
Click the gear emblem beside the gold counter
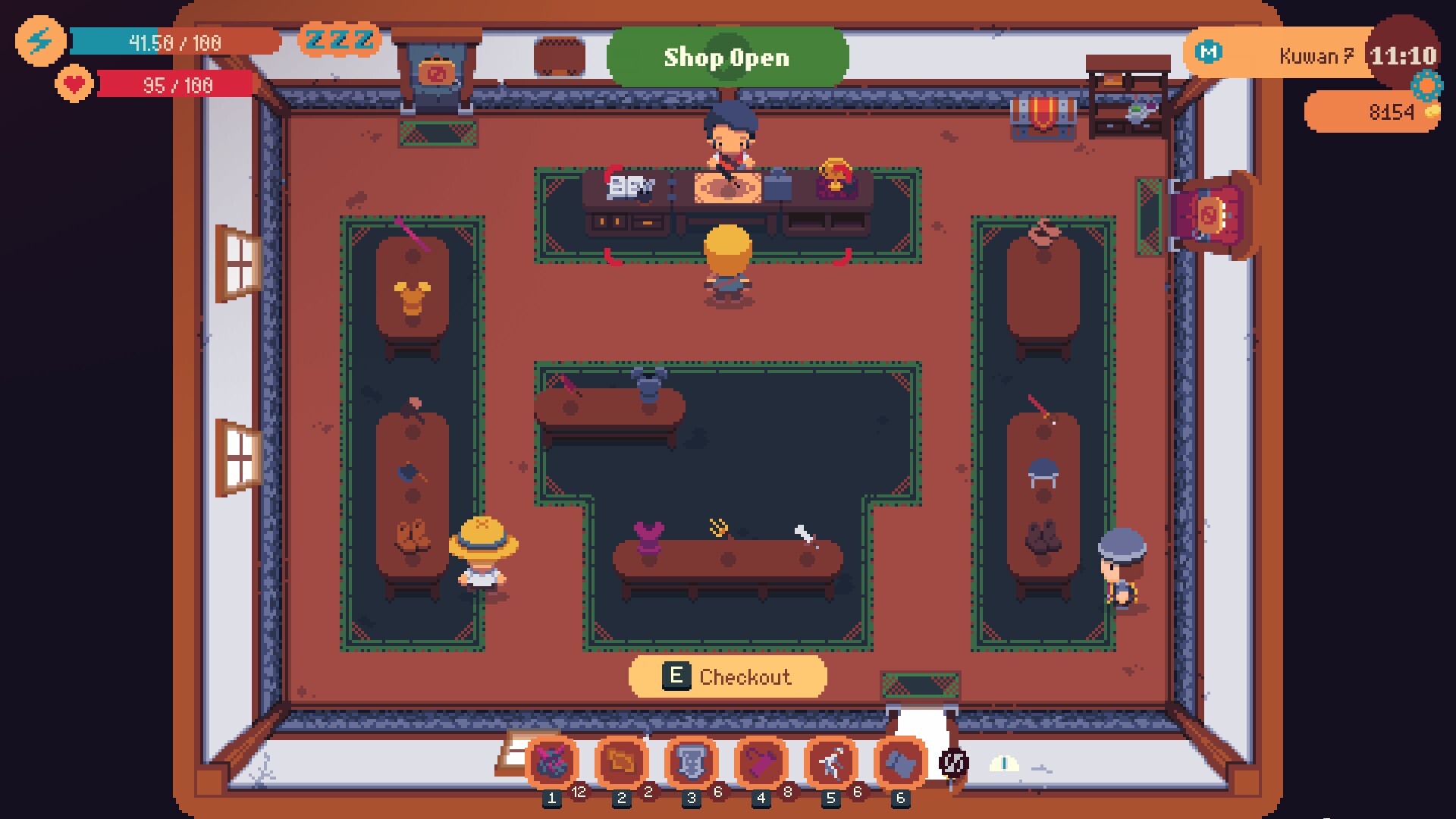pyautogui.click(x=1426, y=86)
